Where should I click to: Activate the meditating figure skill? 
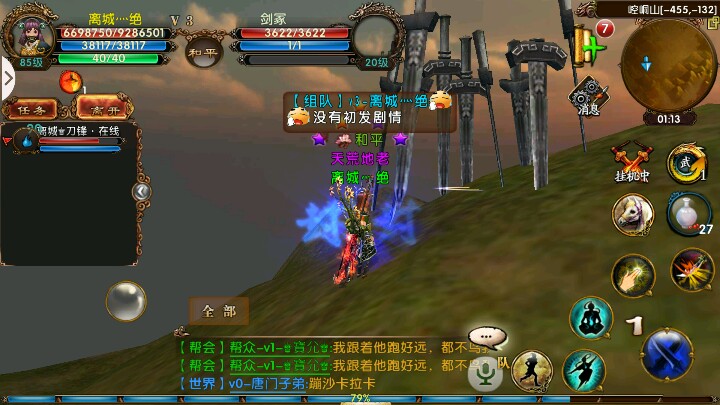[591, 318]
